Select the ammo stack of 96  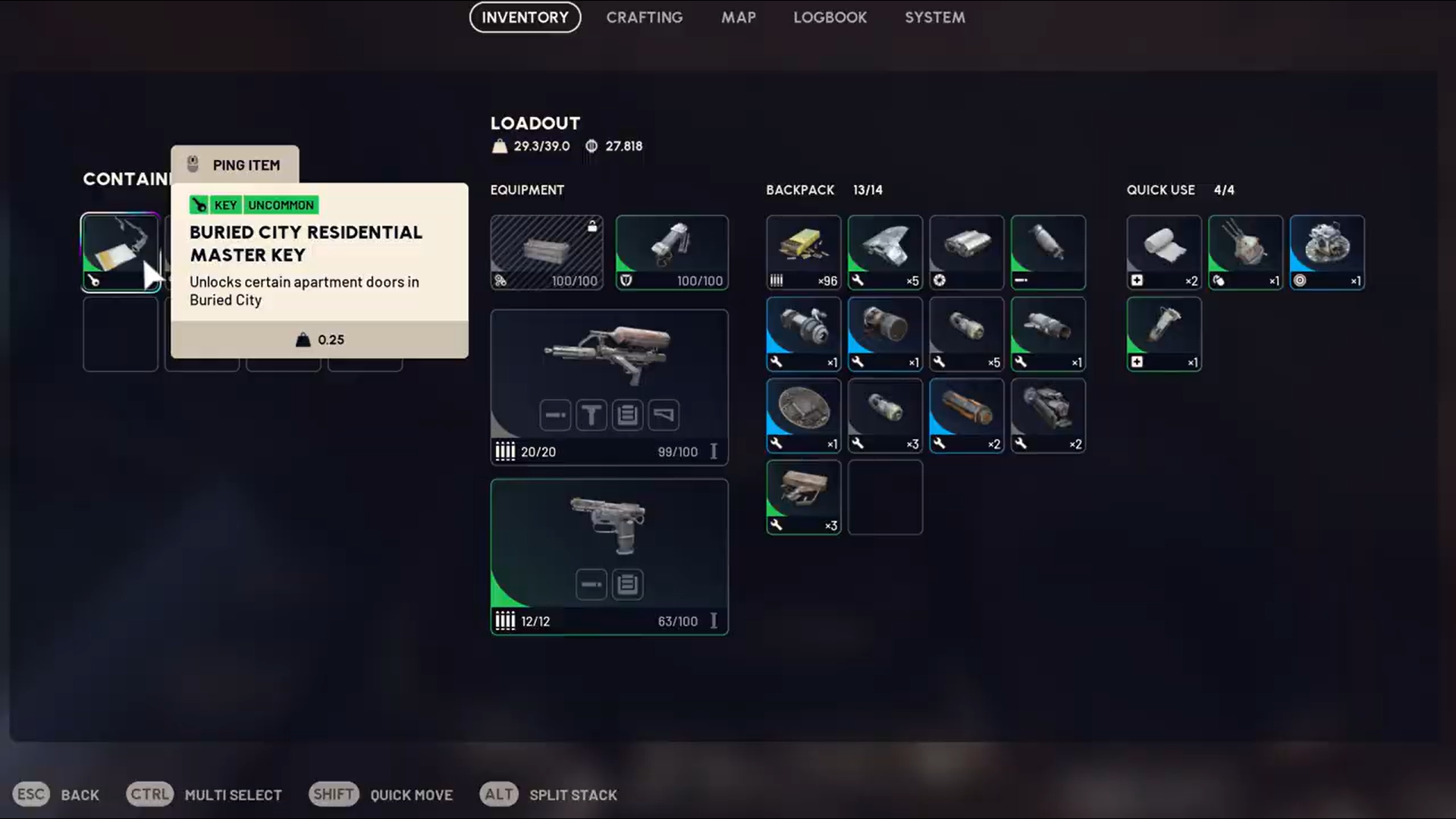tap(803, 253)
